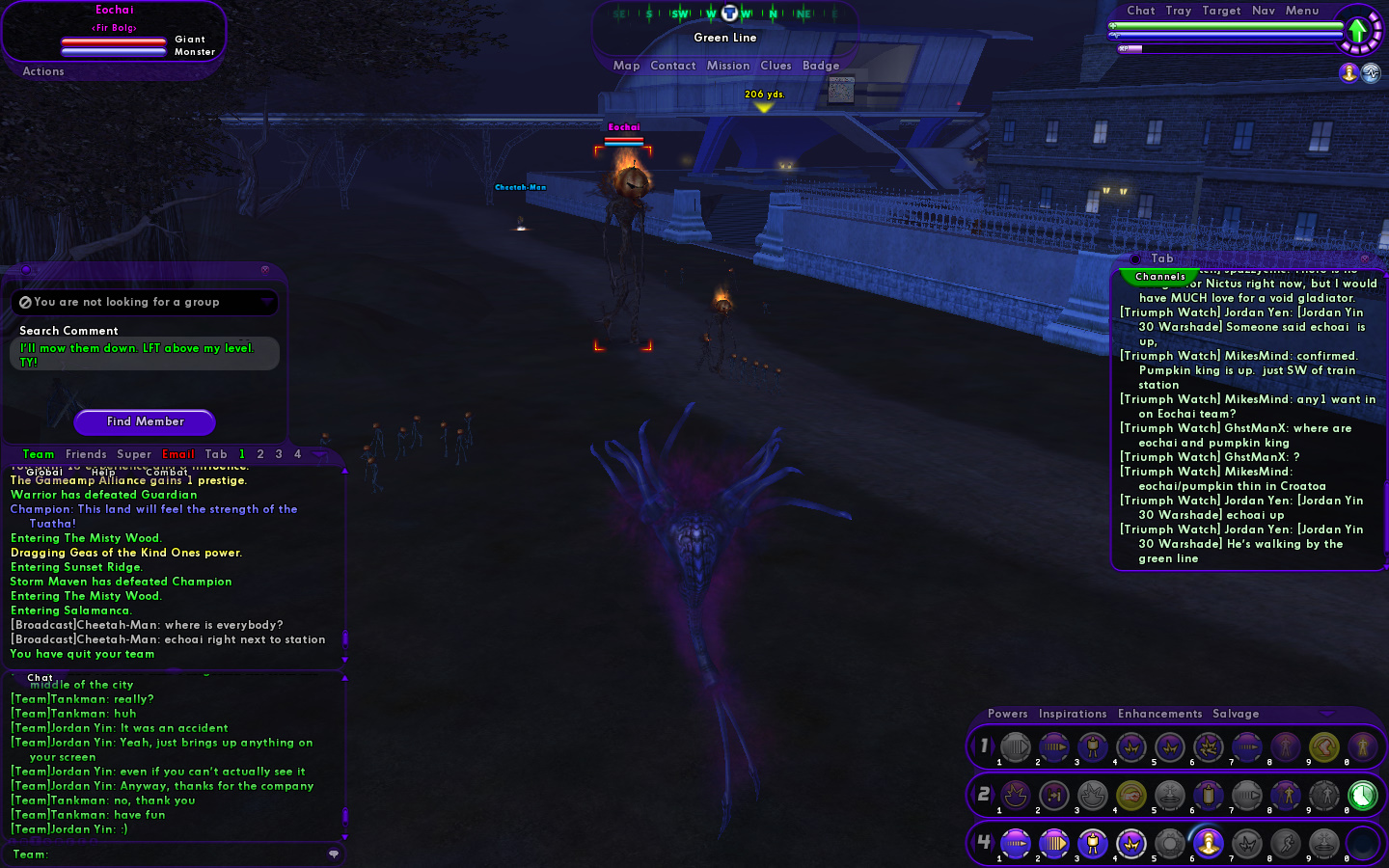Open the main Menu

1301,11
